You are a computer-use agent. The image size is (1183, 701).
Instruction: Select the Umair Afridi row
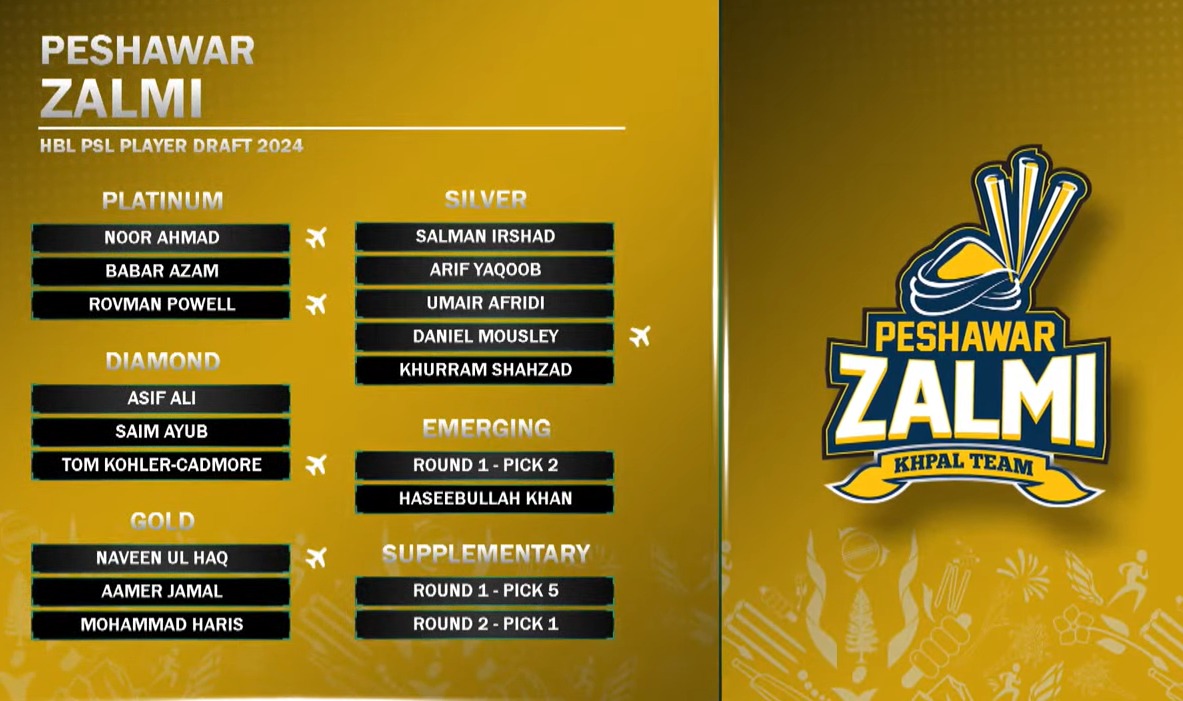(485, 303)
